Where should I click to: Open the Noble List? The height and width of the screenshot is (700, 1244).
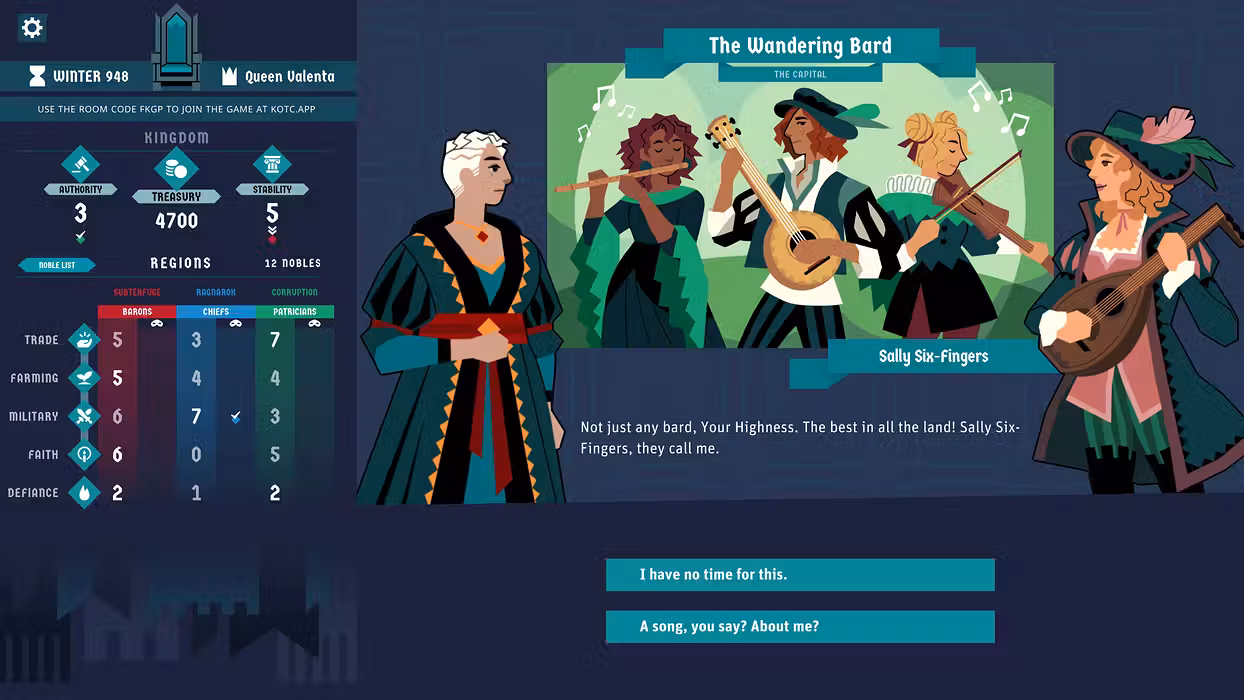(57, 265)
